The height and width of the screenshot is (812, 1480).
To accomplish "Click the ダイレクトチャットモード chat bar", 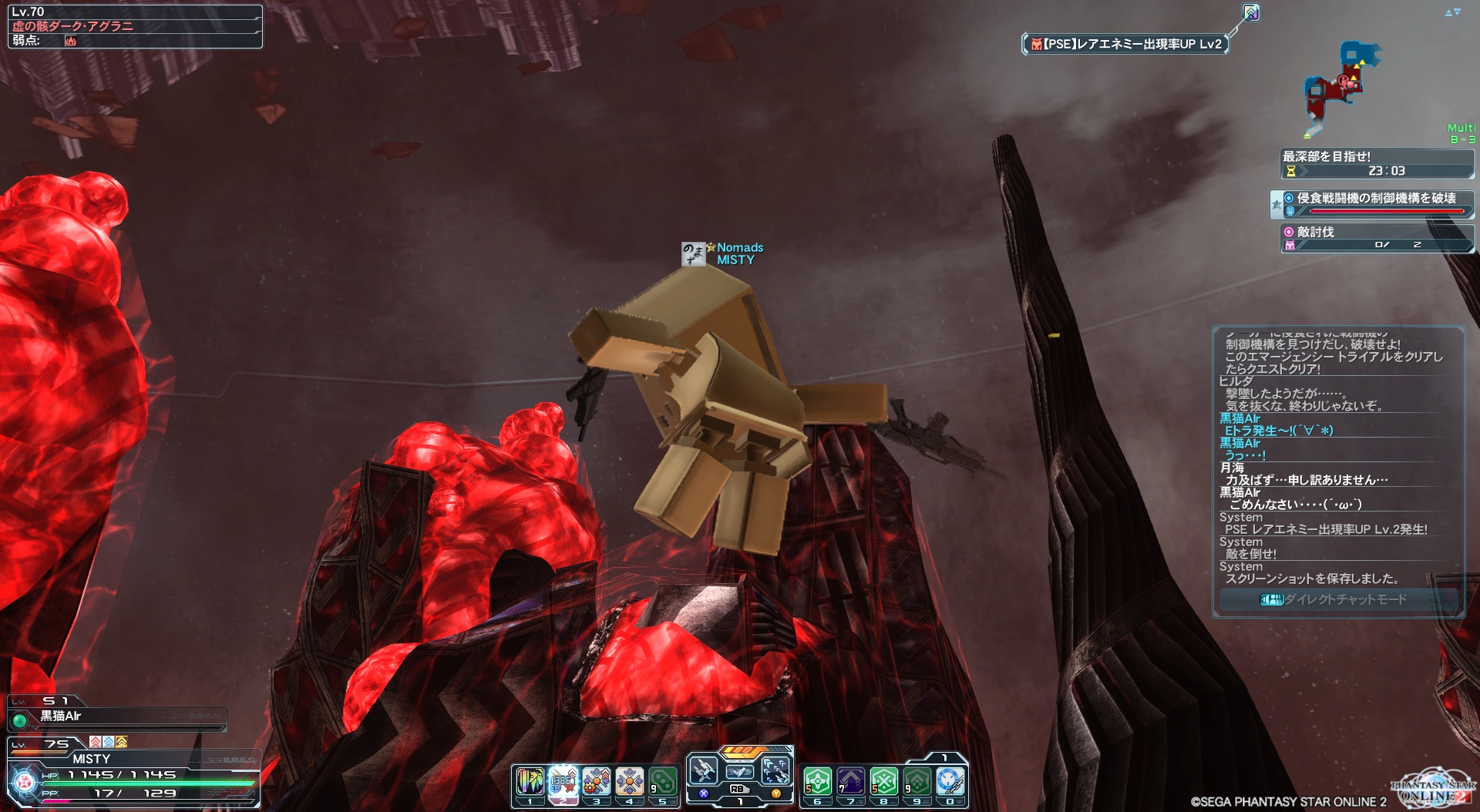I will [x=1338, y=599].
